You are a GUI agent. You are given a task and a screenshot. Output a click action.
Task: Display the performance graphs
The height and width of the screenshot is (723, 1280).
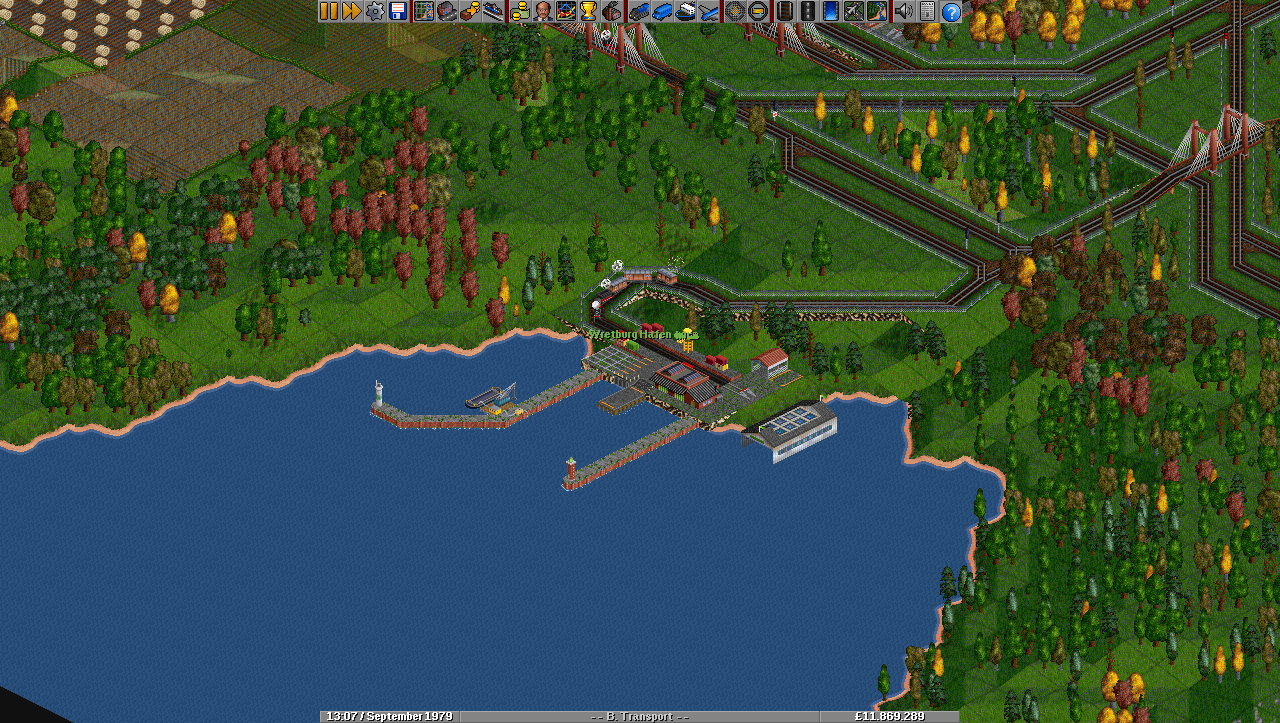pos(565,11)
